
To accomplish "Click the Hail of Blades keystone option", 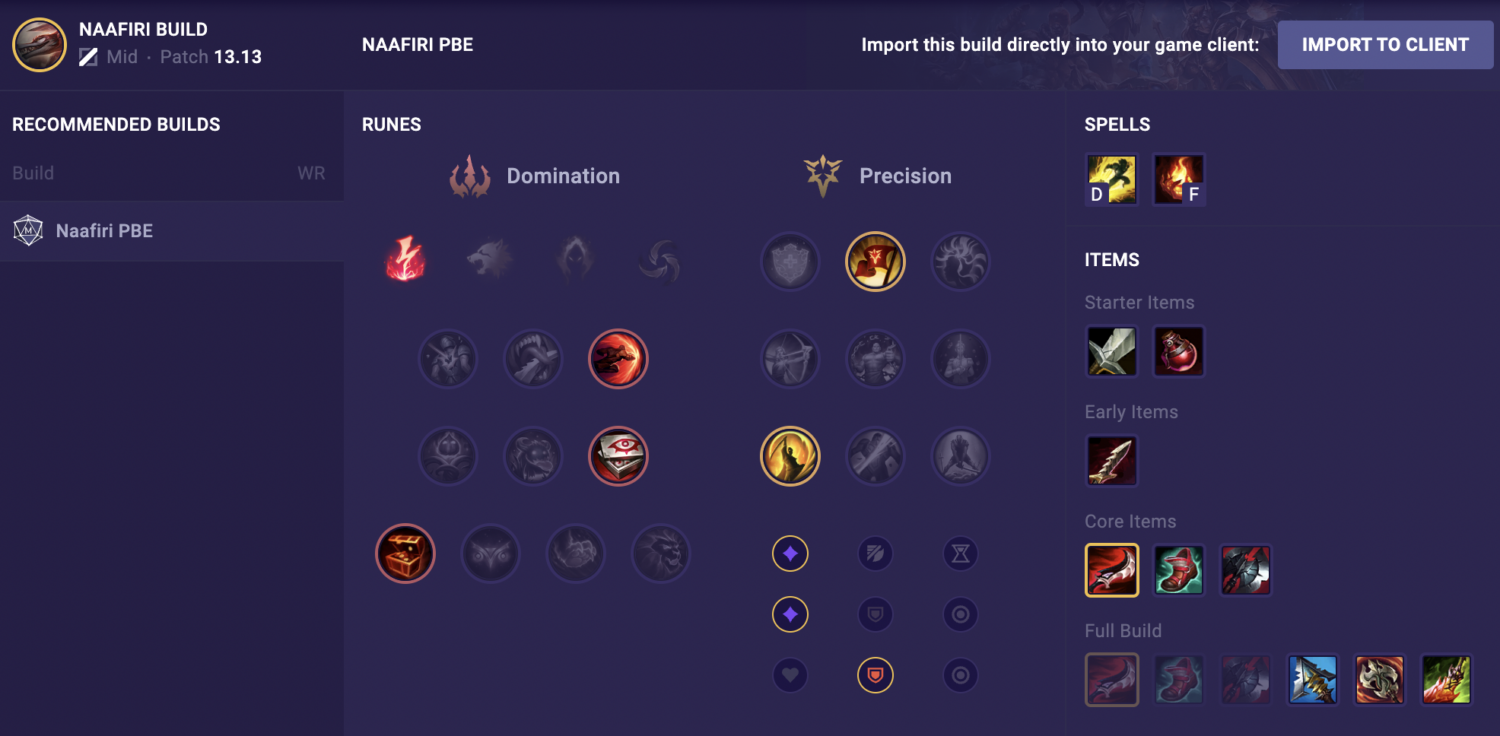I will point(659,260).
